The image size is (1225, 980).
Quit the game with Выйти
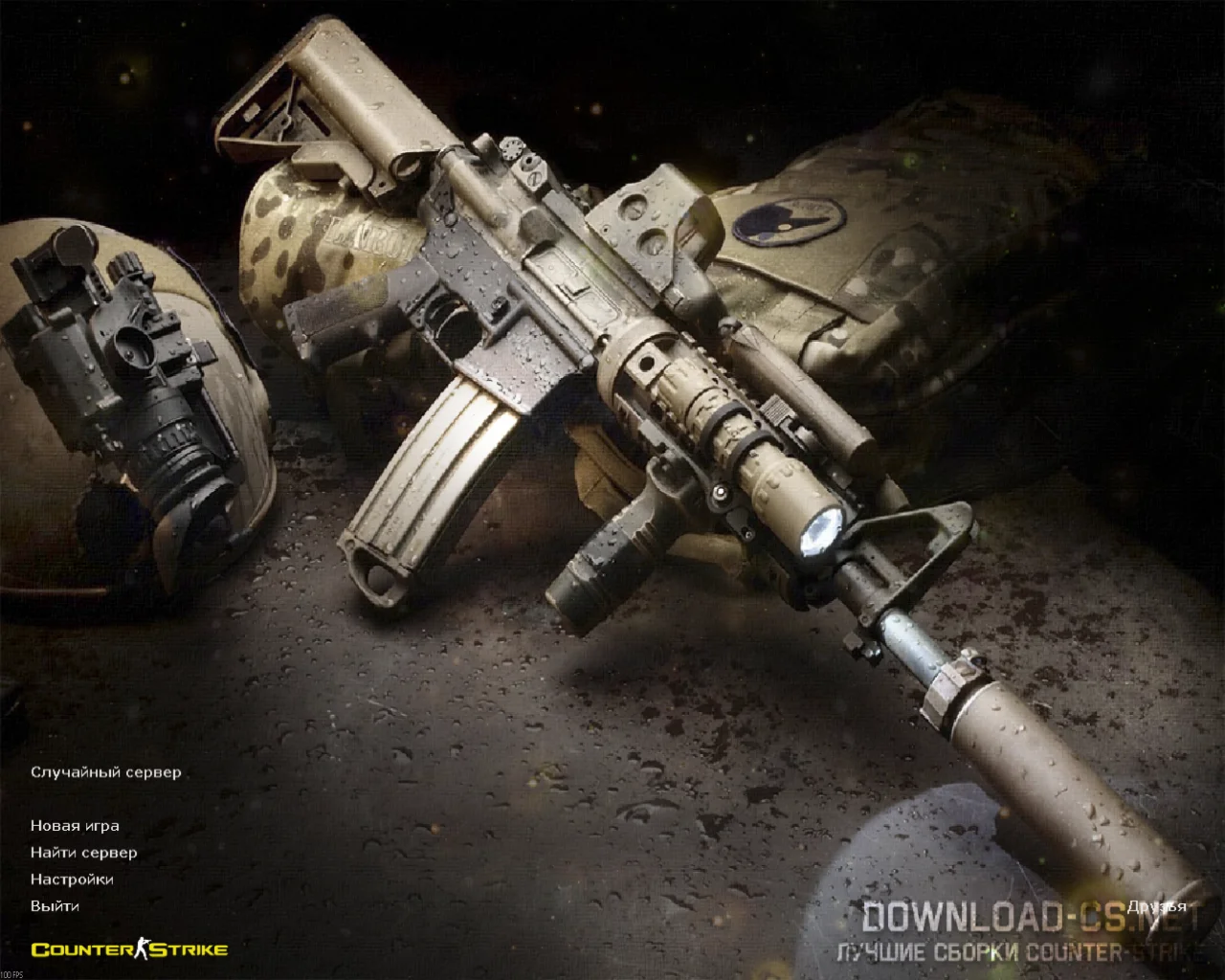click(x=55, y=906)
